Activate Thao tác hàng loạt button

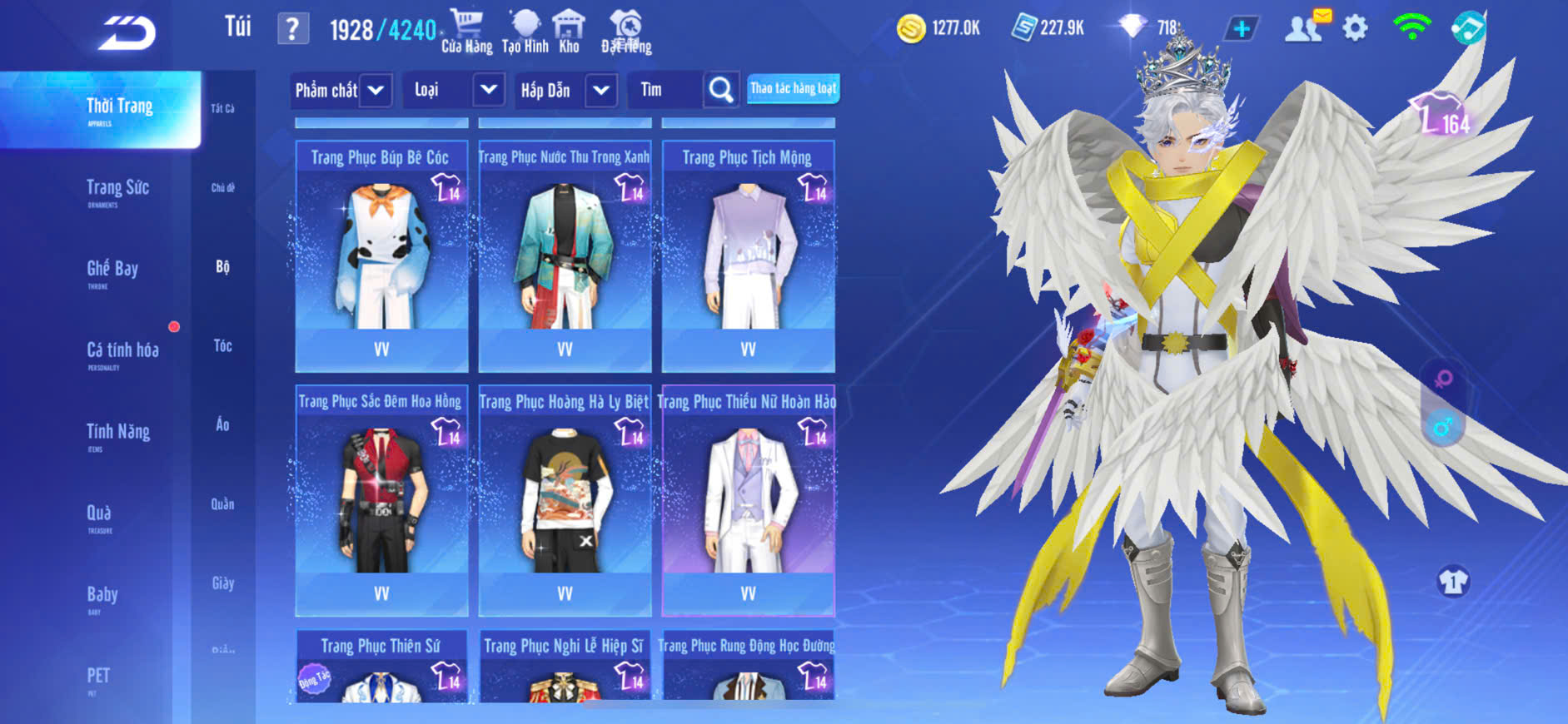tap(793, 88)
